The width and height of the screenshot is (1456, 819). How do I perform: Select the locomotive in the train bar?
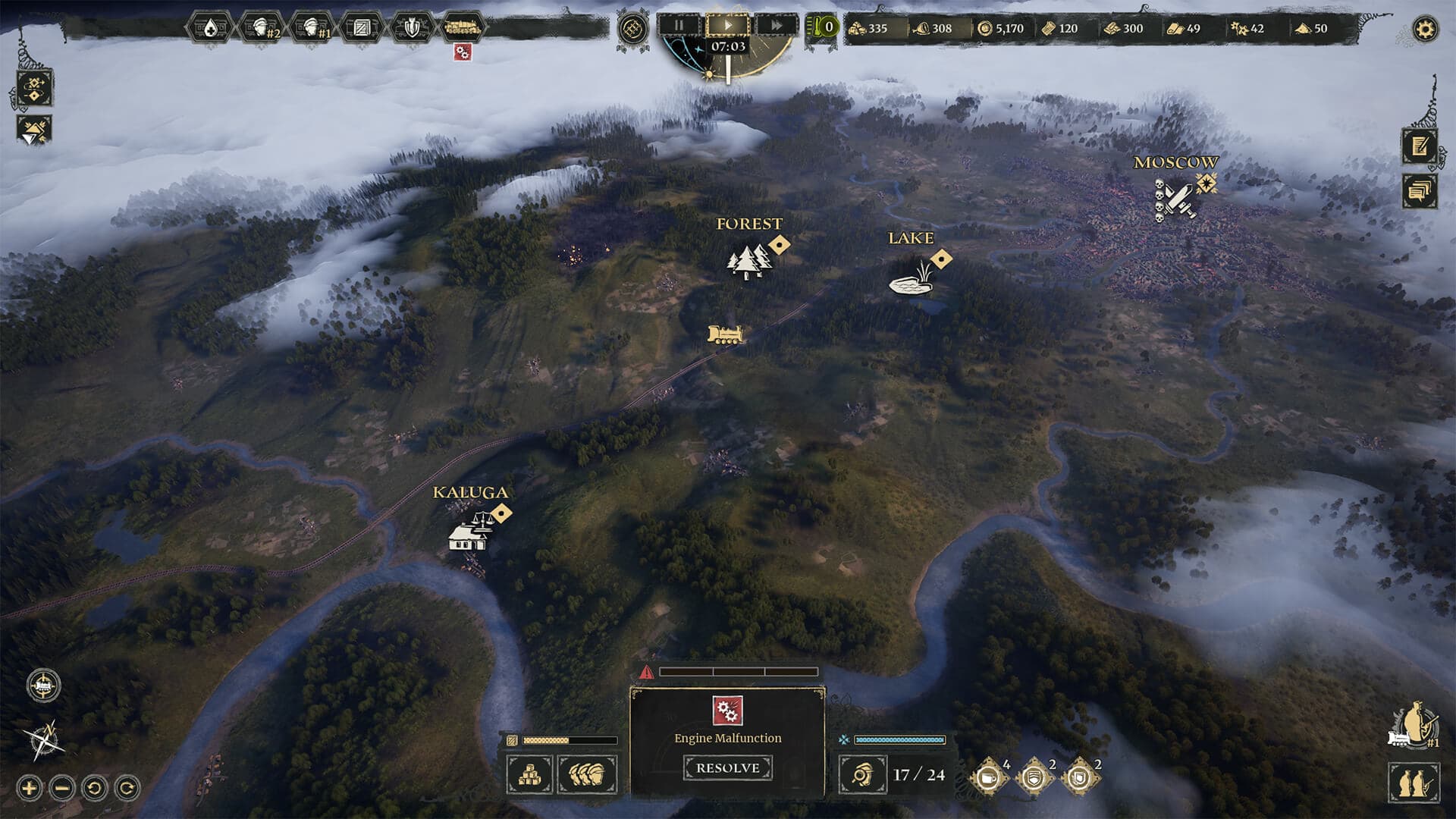click(462, 29)
